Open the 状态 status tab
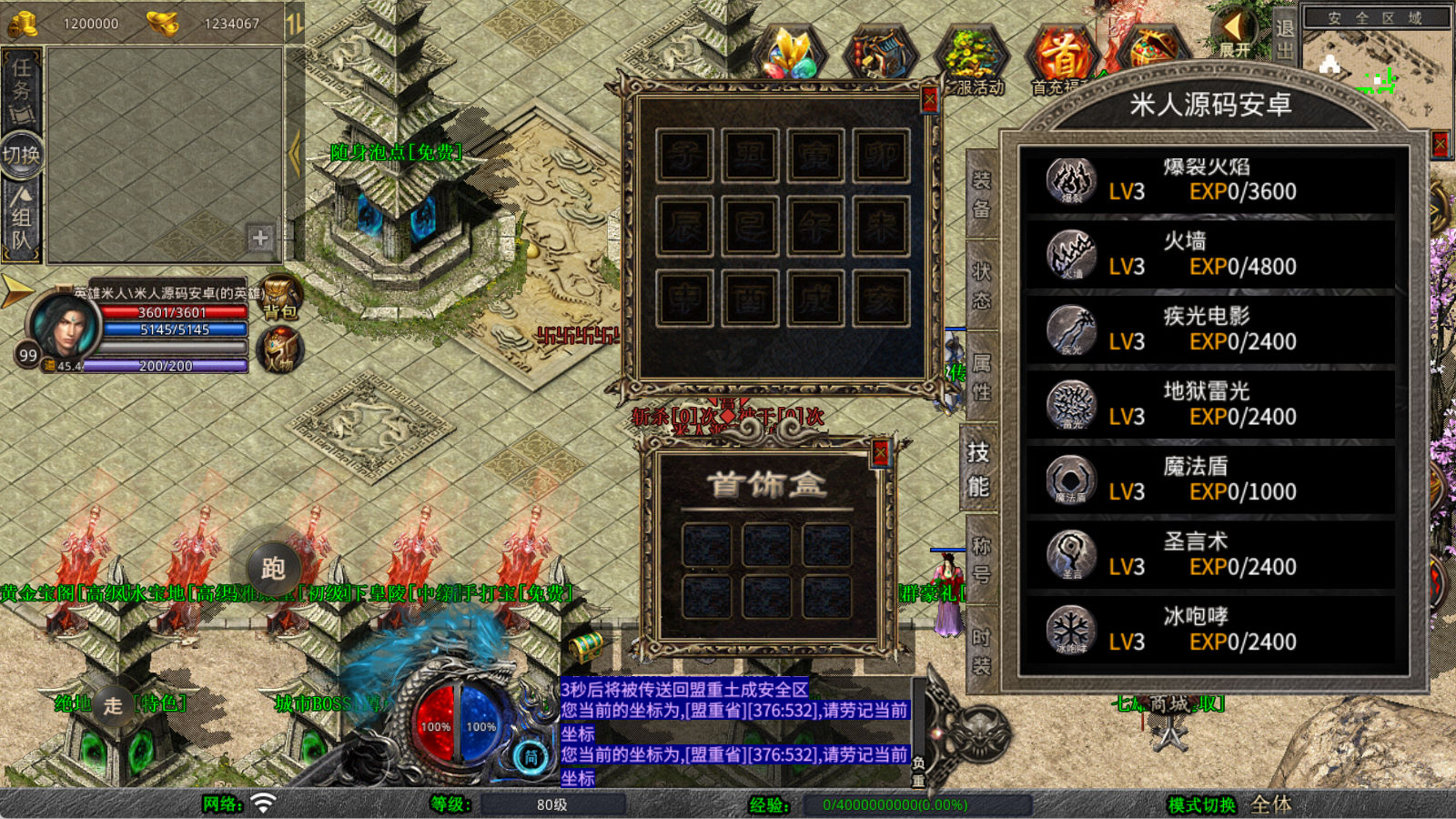This screenshot has height=819, width=1456. [x=981, y=286]
